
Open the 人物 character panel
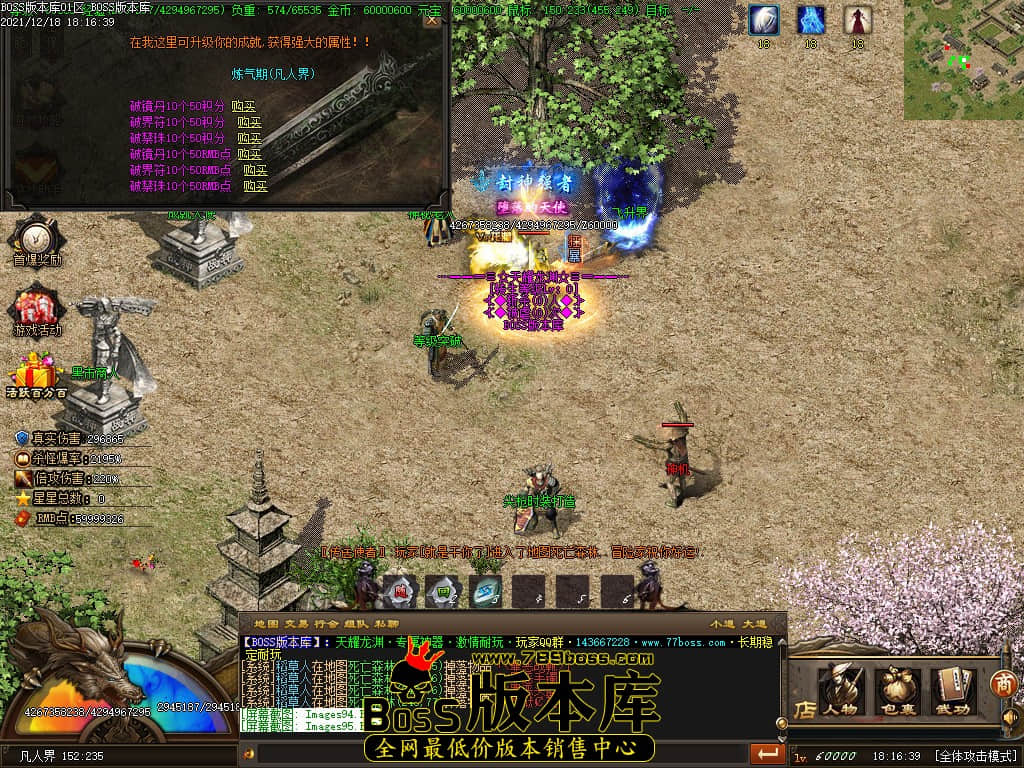pos(841,691)
